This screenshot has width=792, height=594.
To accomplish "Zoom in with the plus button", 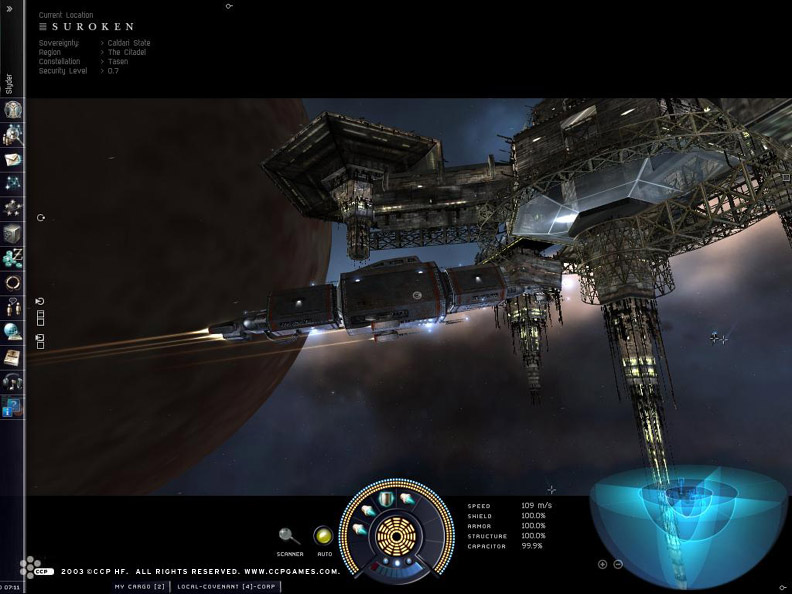I will tap(602, 564).
